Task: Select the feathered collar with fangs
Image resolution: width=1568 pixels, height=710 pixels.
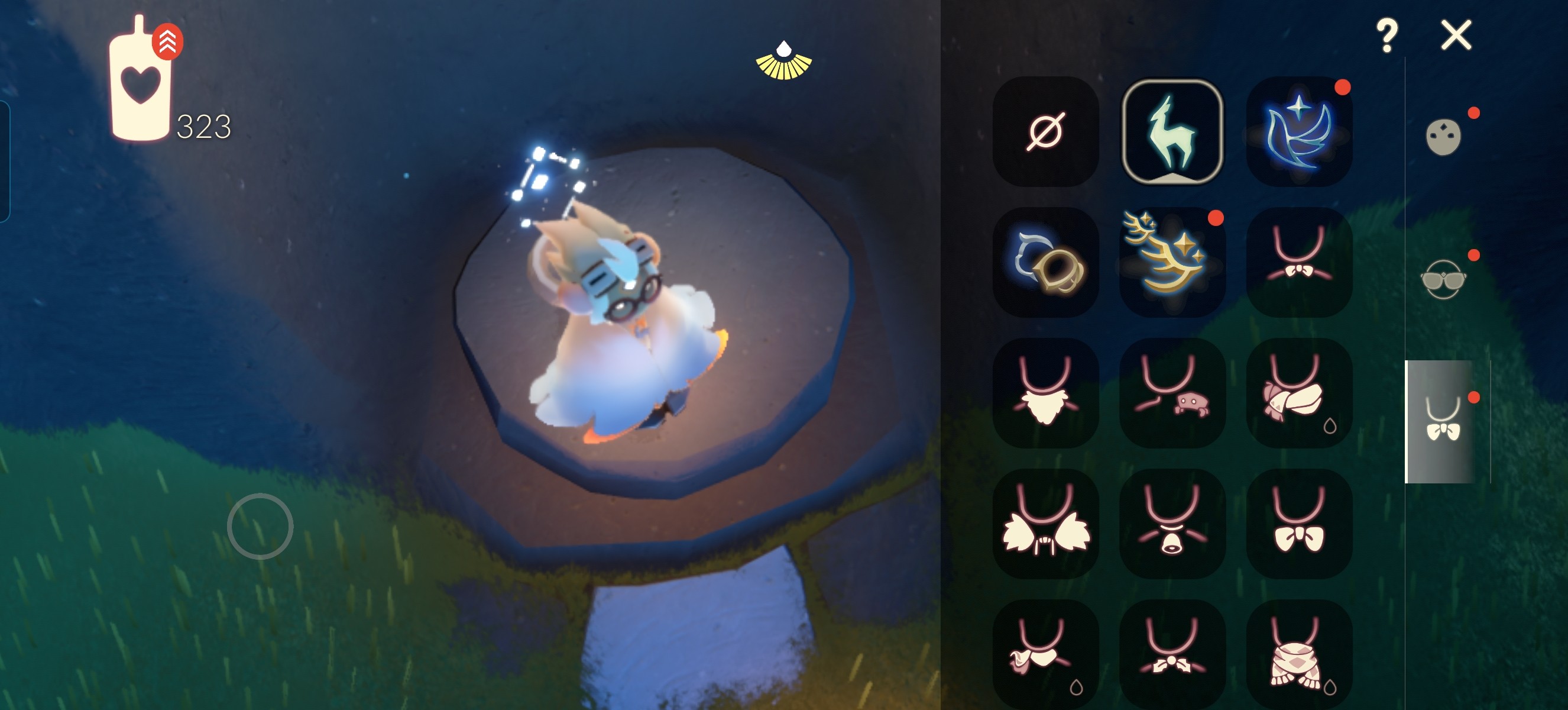Action: 1045,524
